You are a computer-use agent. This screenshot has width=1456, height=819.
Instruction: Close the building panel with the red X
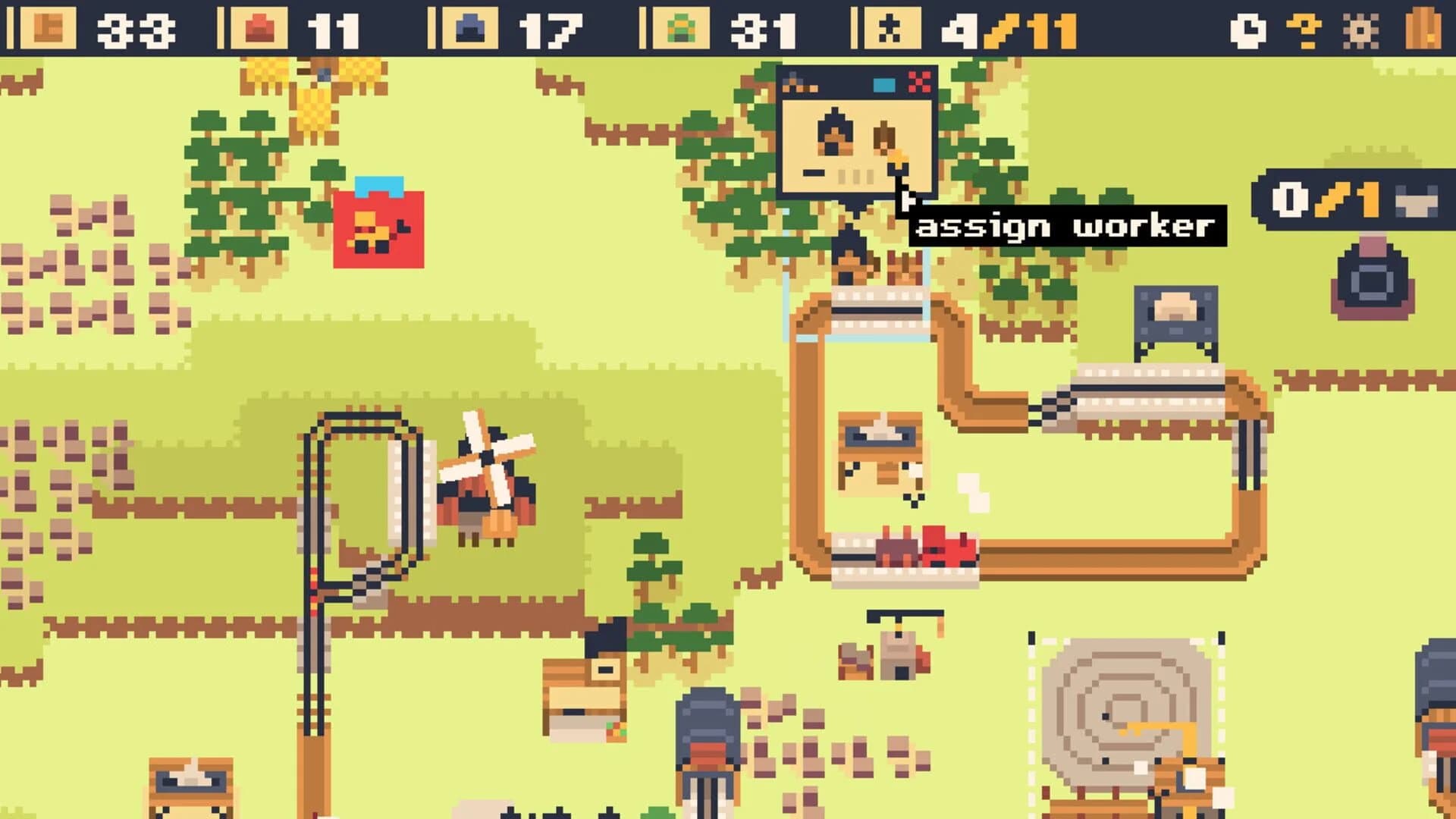(919, 81)
